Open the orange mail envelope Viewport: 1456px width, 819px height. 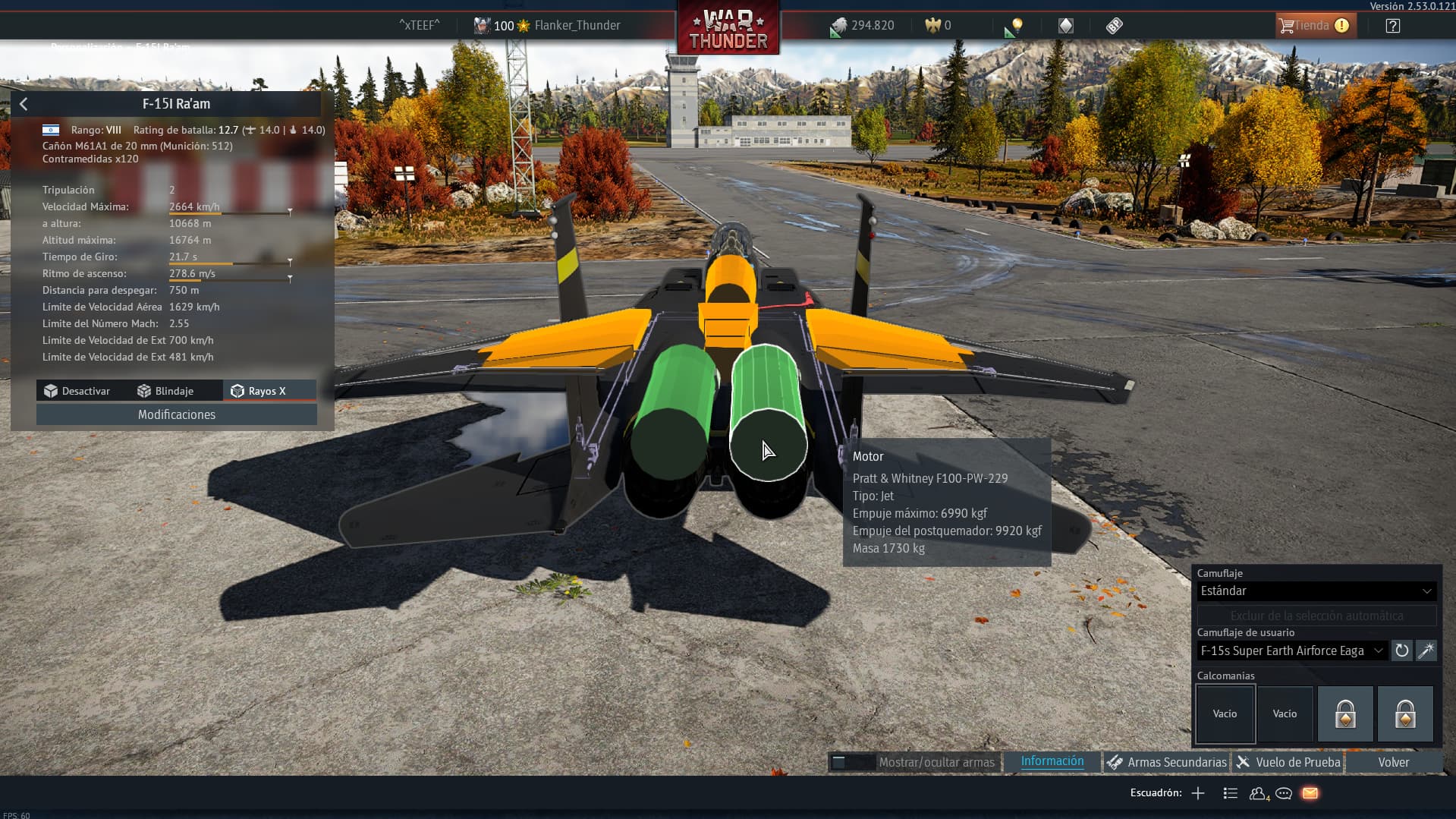1310,793
